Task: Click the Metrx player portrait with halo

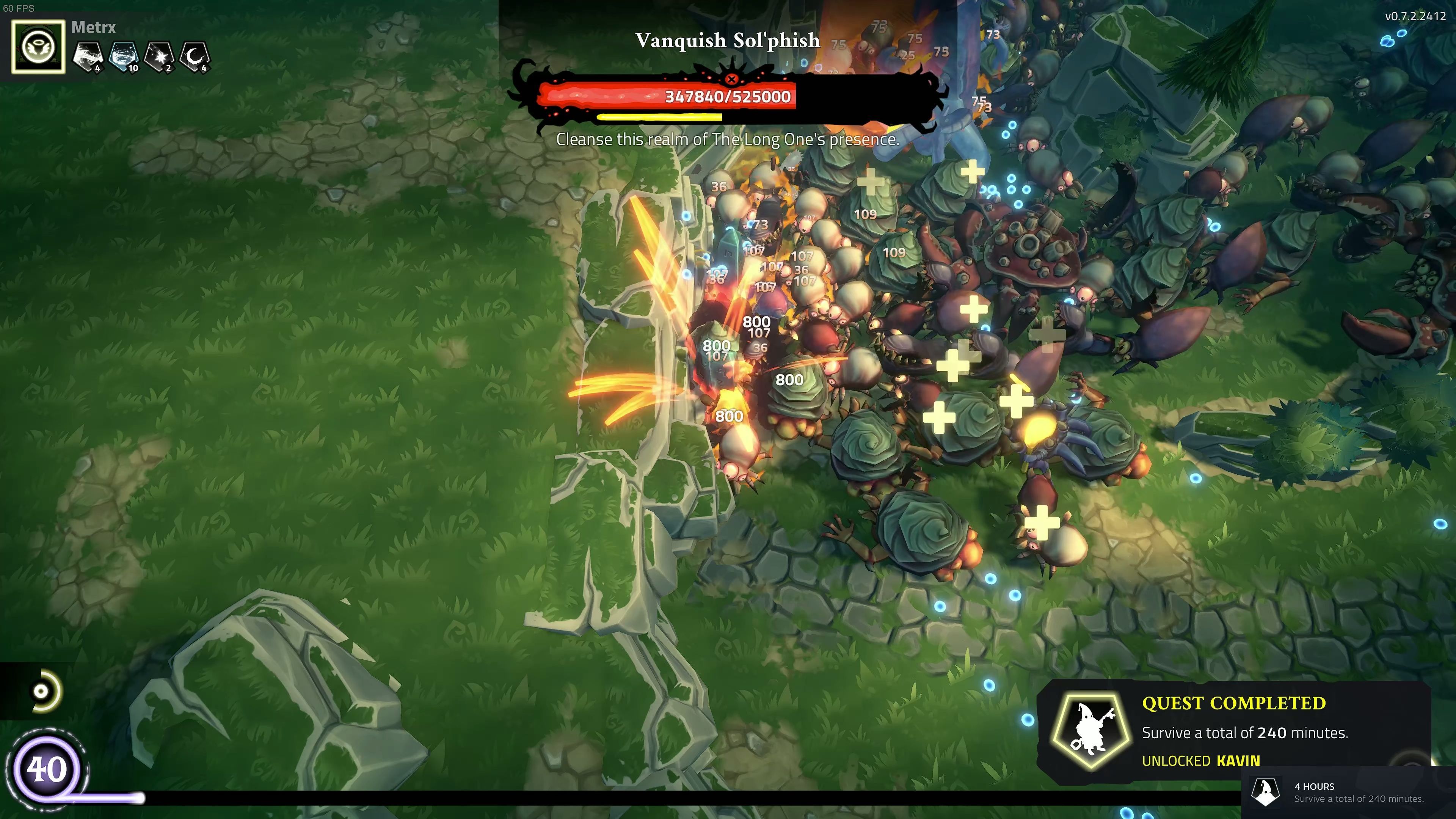Action: tap(38, 47)
